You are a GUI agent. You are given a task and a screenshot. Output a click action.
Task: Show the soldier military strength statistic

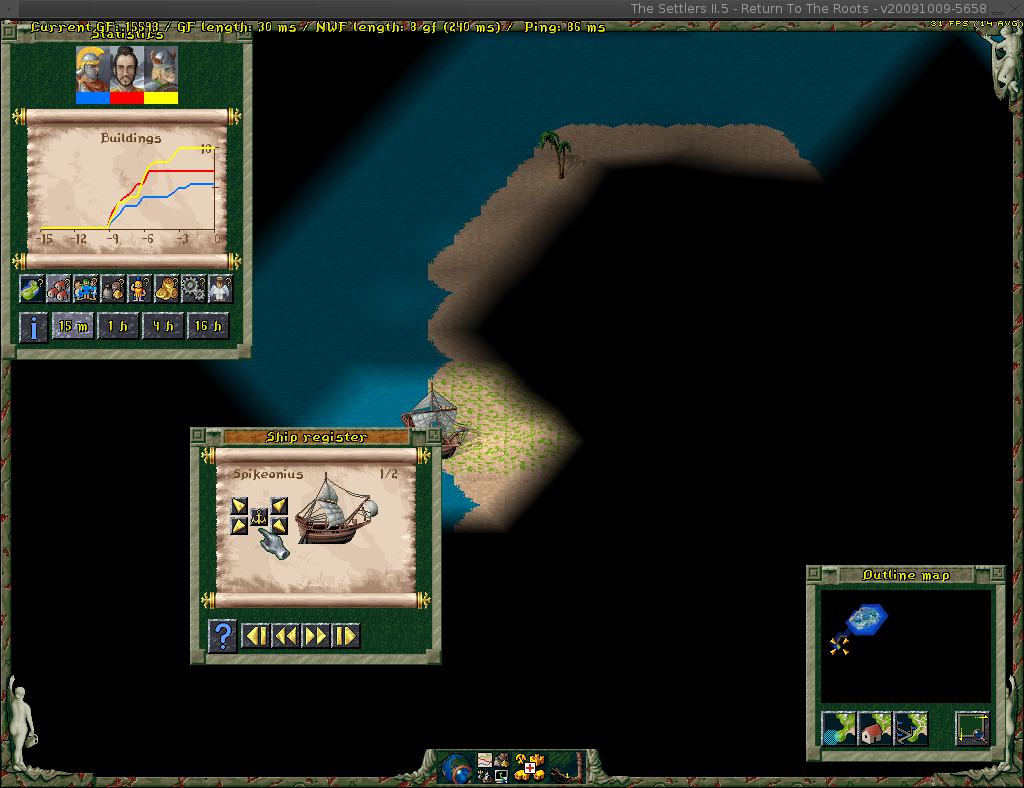(139, 289)
